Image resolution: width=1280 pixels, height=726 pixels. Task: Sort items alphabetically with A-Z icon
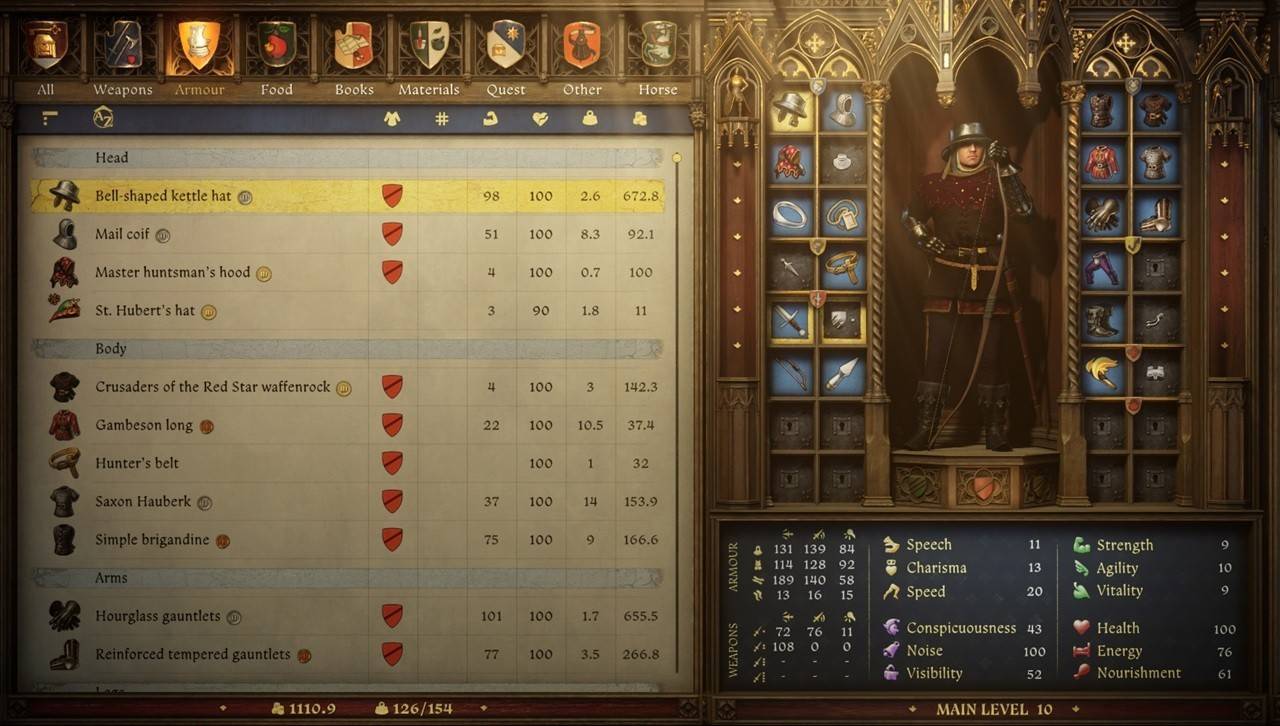[101, 117]
